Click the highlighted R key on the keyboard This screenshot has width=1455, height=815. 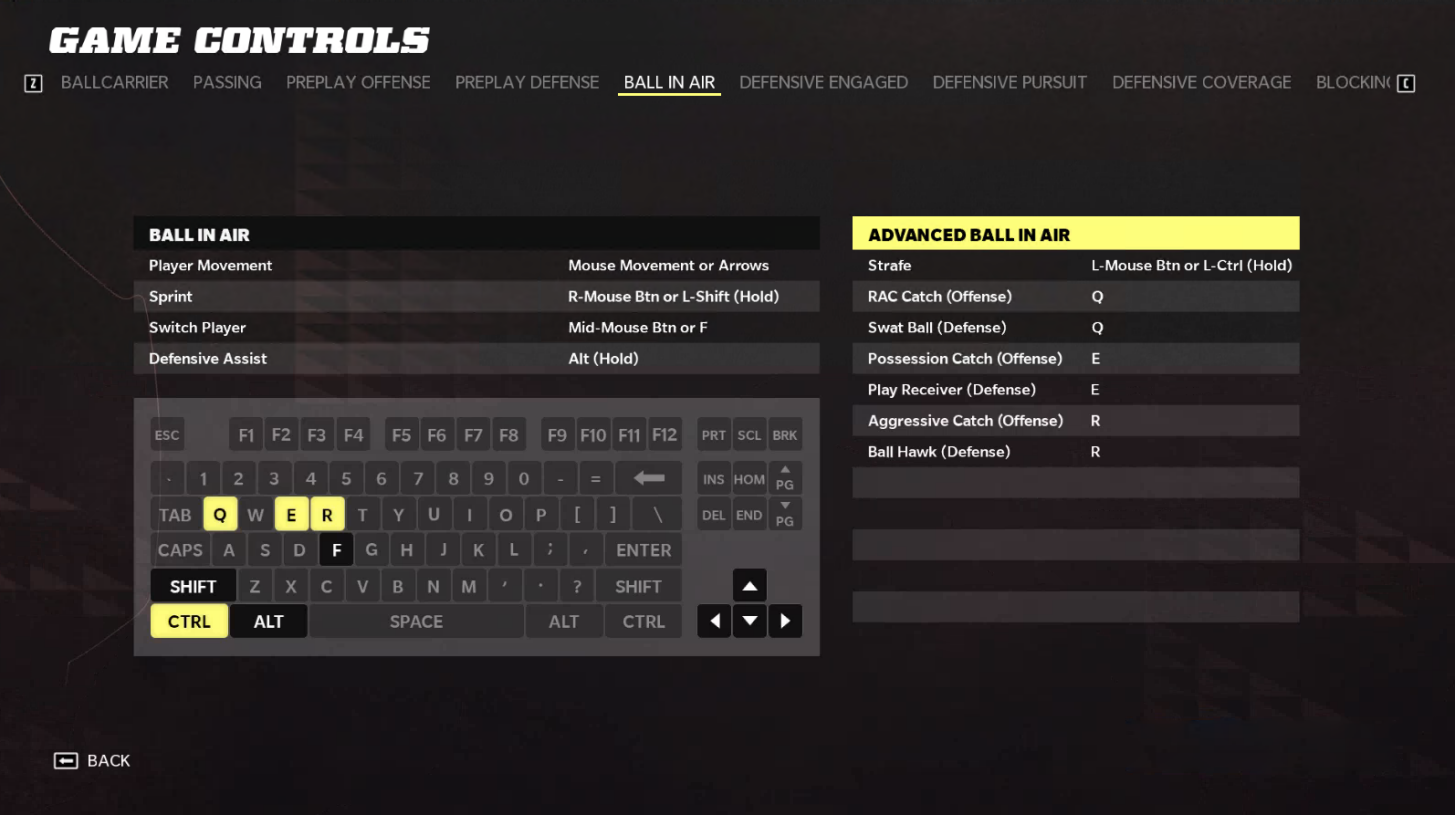(327, 513)
